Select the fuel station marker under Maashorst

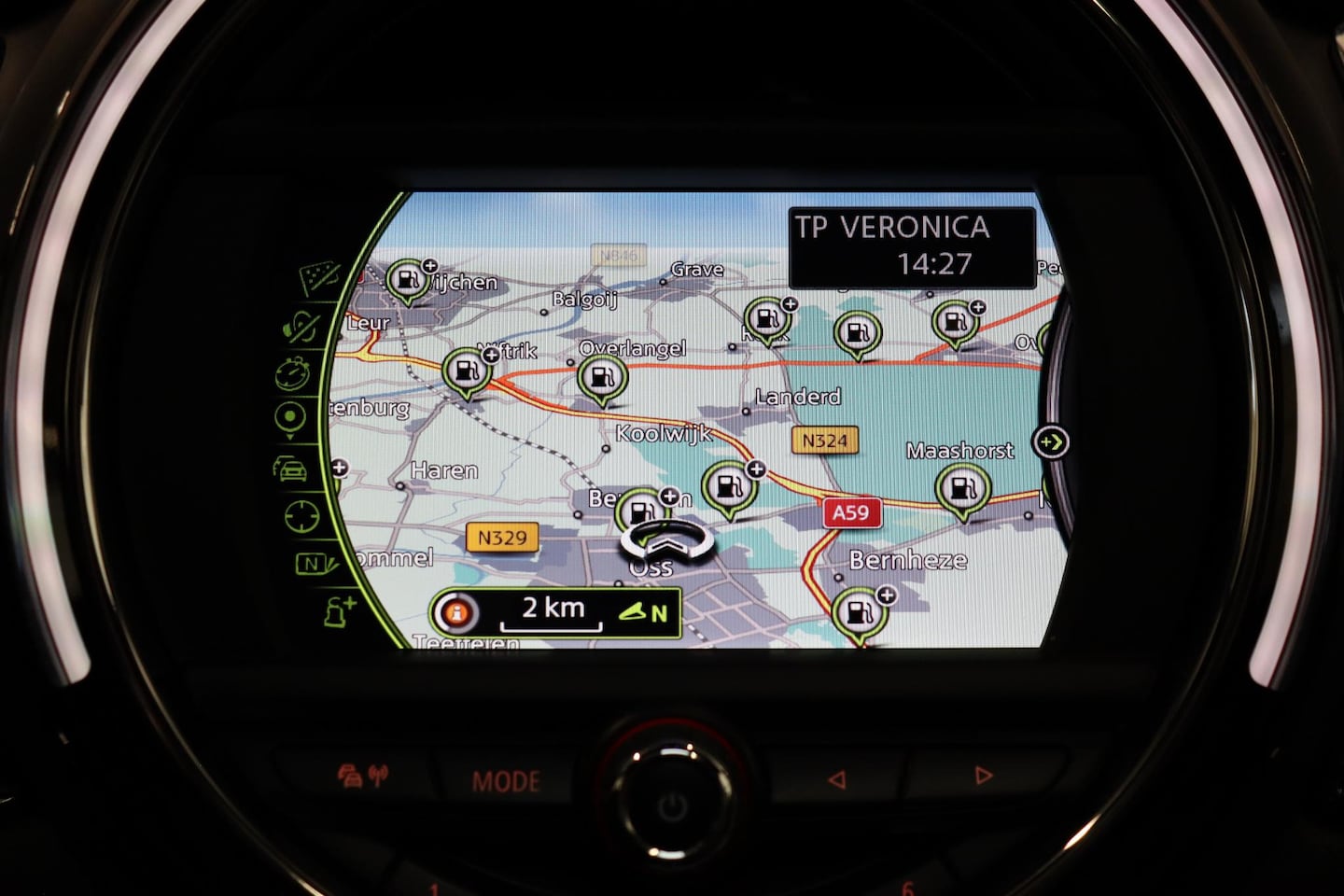tap(962, 488)
